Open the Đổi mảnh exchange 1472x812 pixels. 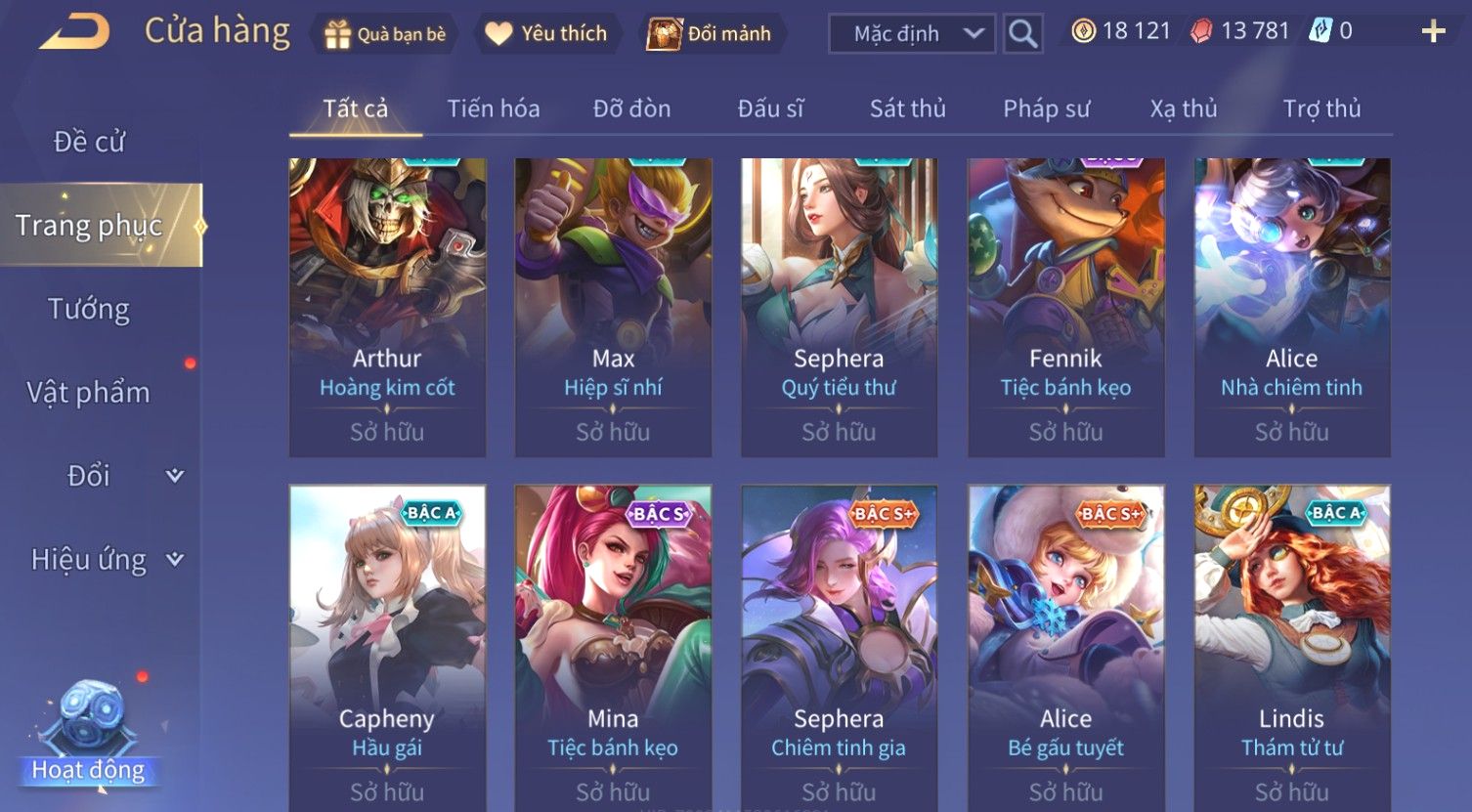point(712,34)
